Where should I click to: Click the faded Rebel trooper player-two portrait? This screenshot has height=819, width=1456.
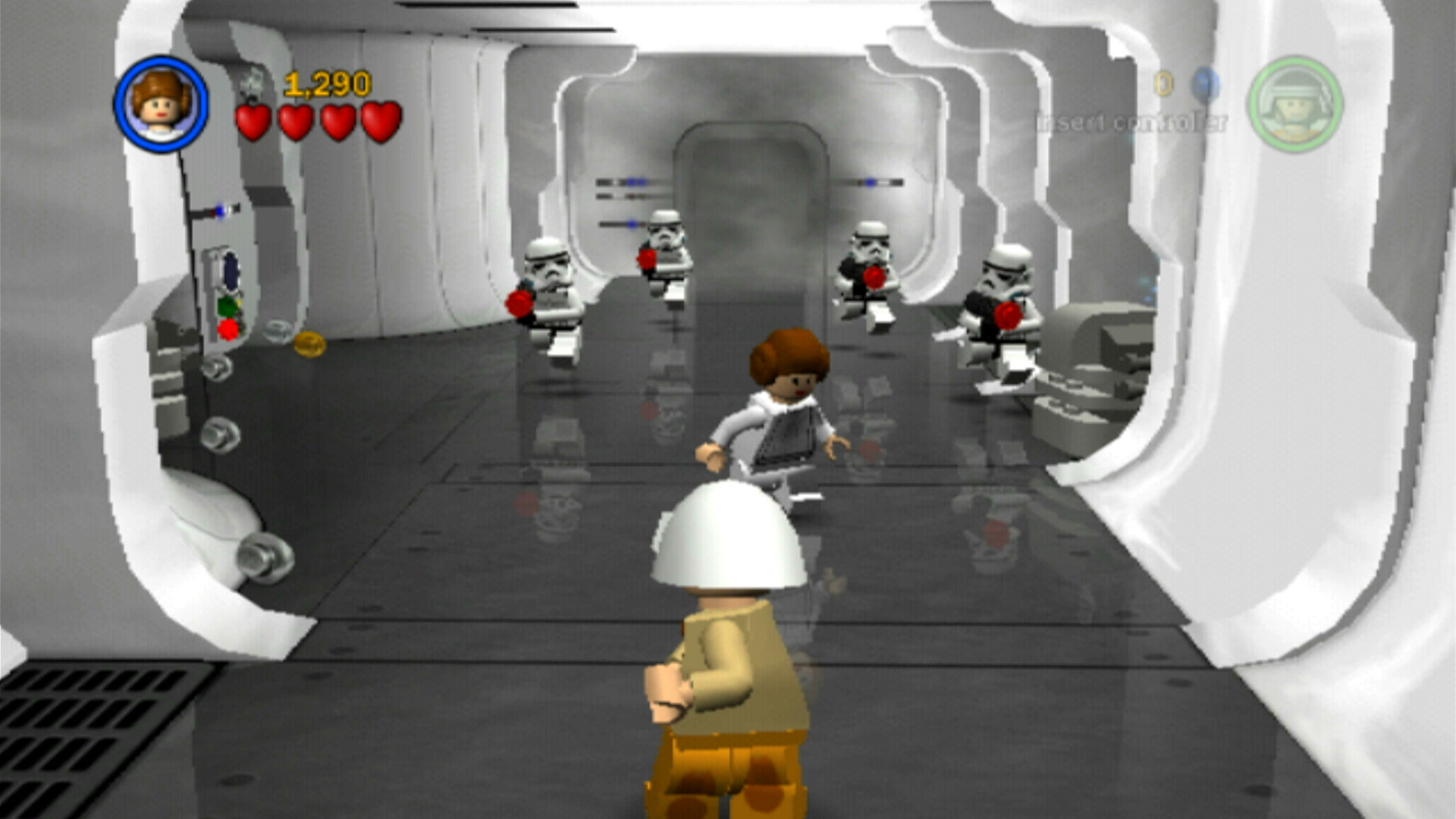pos(1295,104)
